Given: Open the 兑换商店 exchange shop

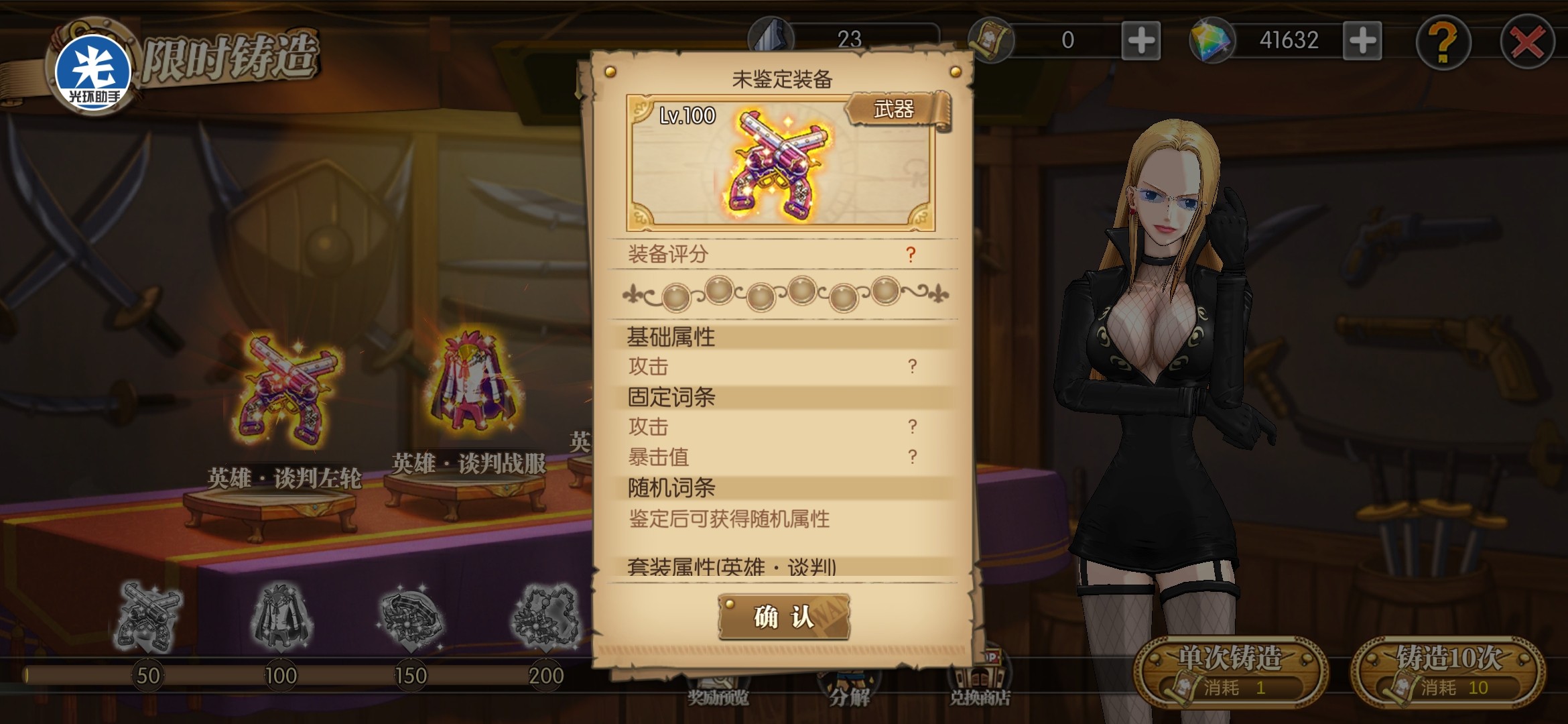Looking at the screenshot, I should [979, 684].
